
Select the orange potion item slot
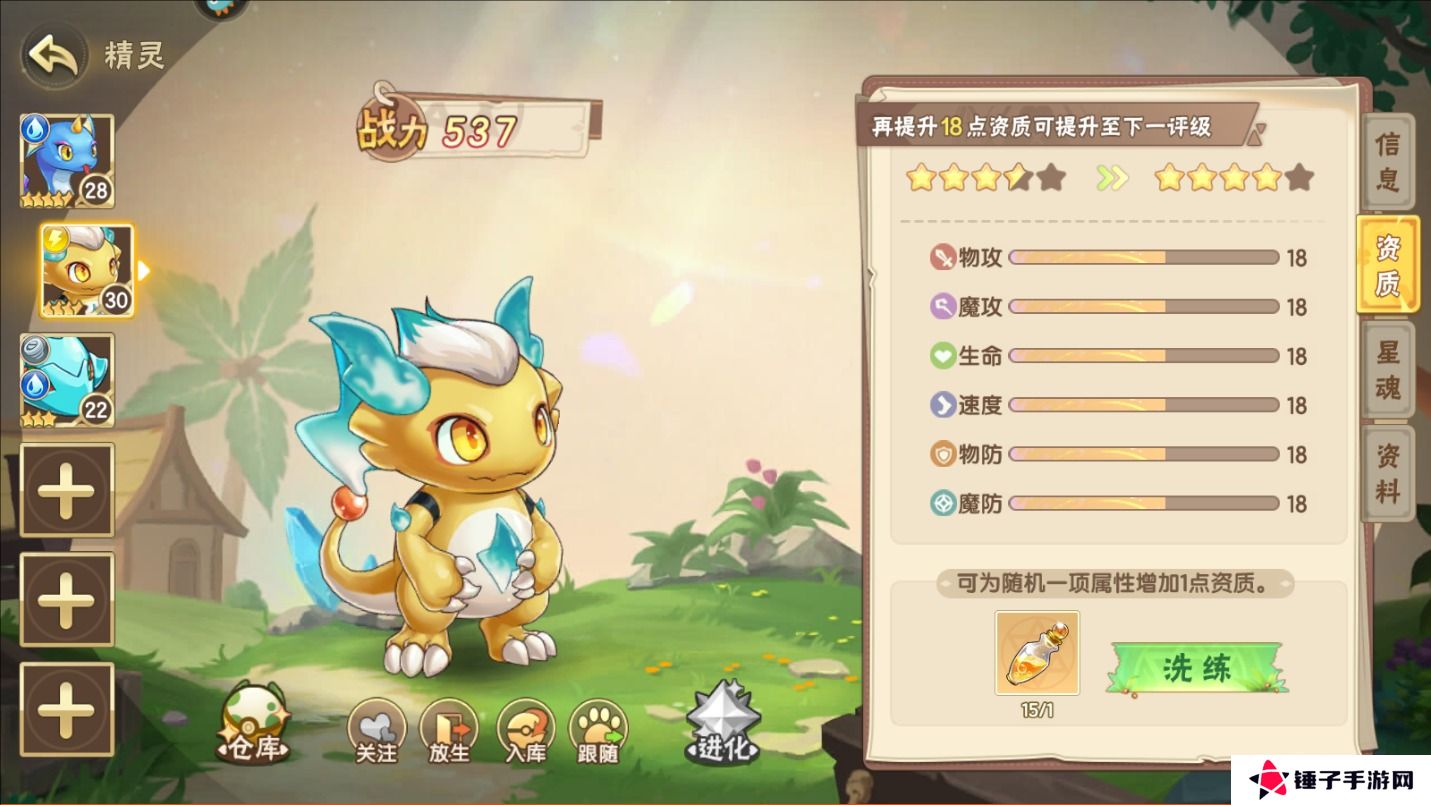pyautogui.click(x=1037, y=653)
